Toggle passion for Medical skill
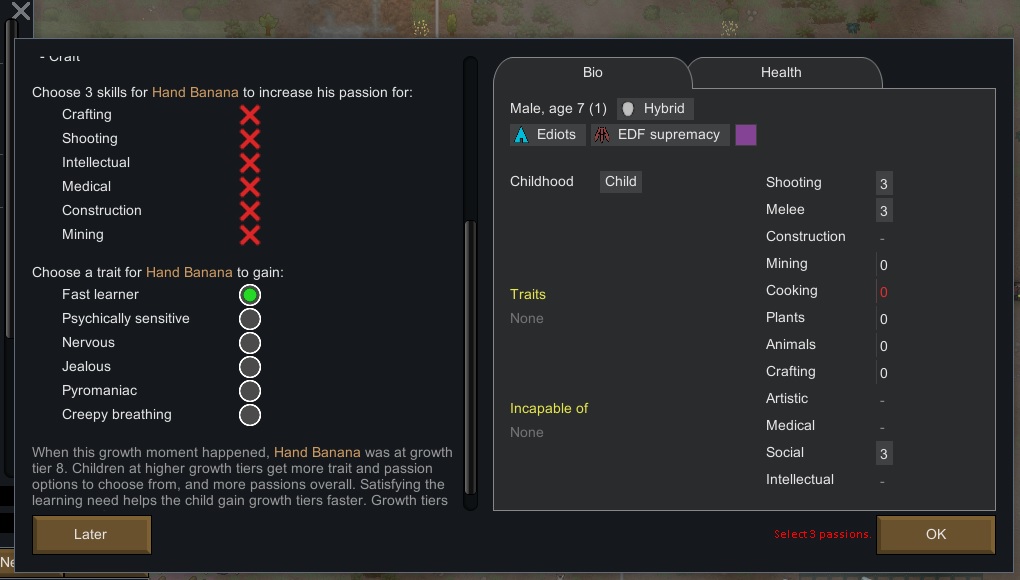The image size is (1020, 580). tap(250, 187)
